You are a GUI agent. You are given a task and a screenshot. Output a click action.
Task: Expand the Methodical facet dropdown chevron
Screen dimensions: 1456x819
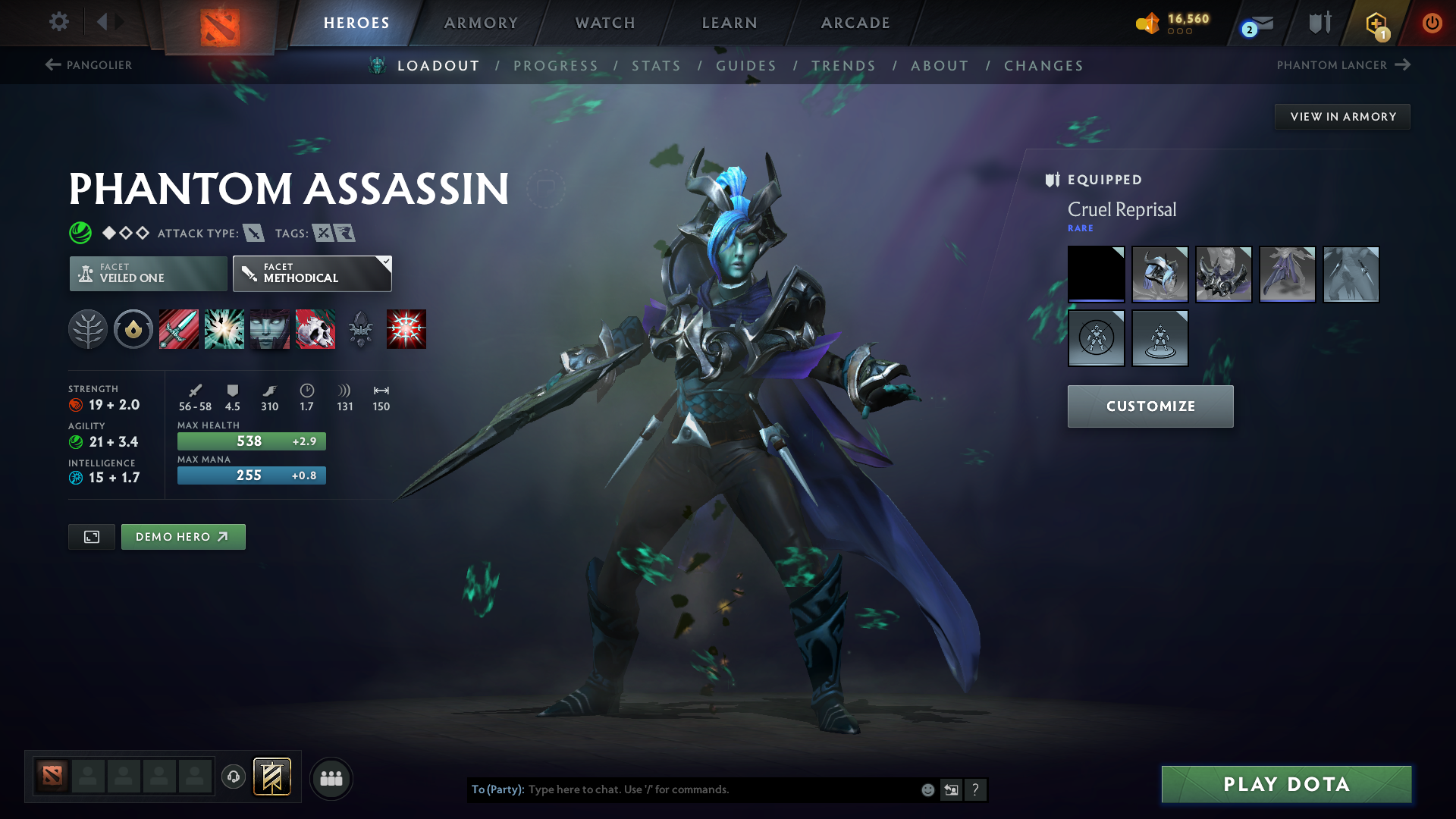click(x=386, y=262)
